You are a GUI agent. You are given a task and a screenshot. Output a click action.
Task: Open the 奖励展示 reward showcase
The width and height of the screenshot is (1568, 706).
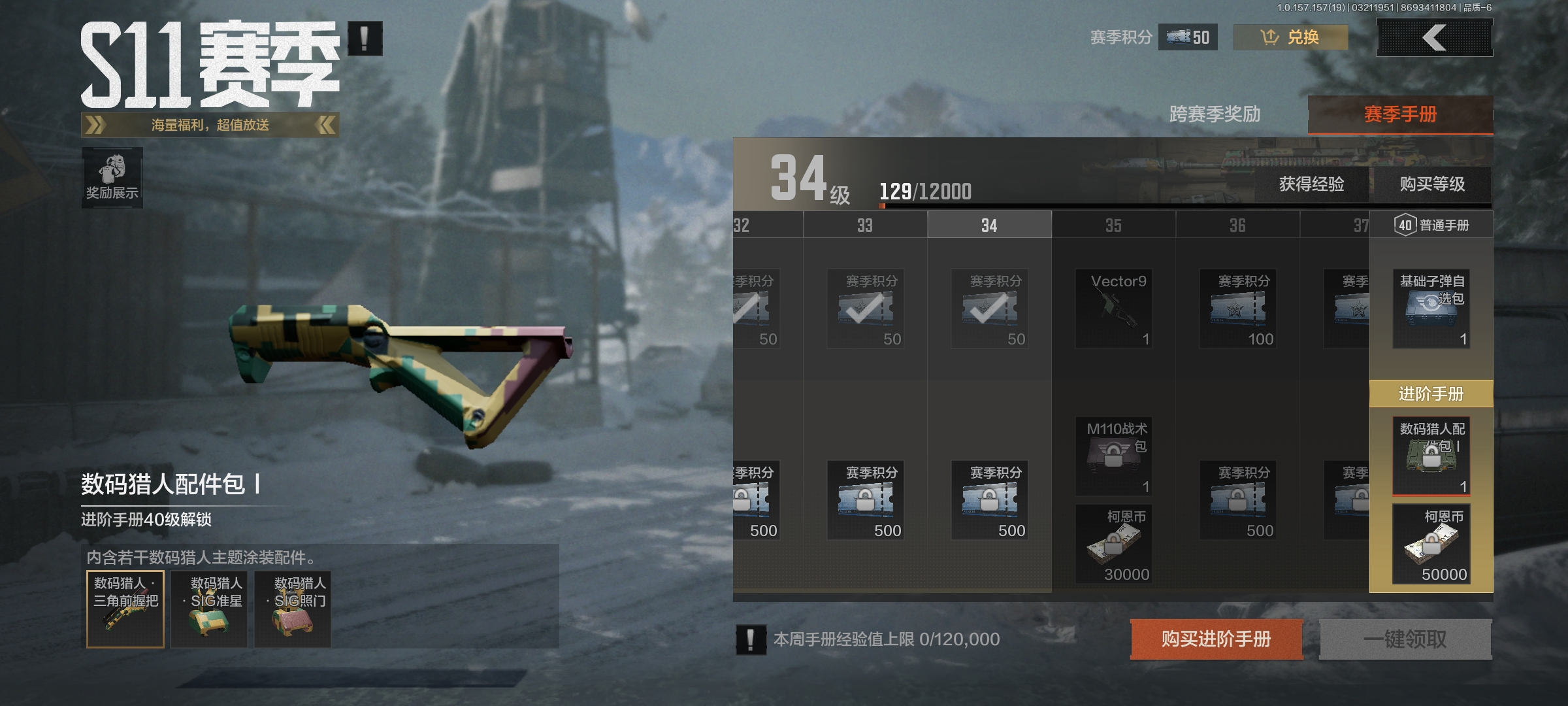pos(112,178)
